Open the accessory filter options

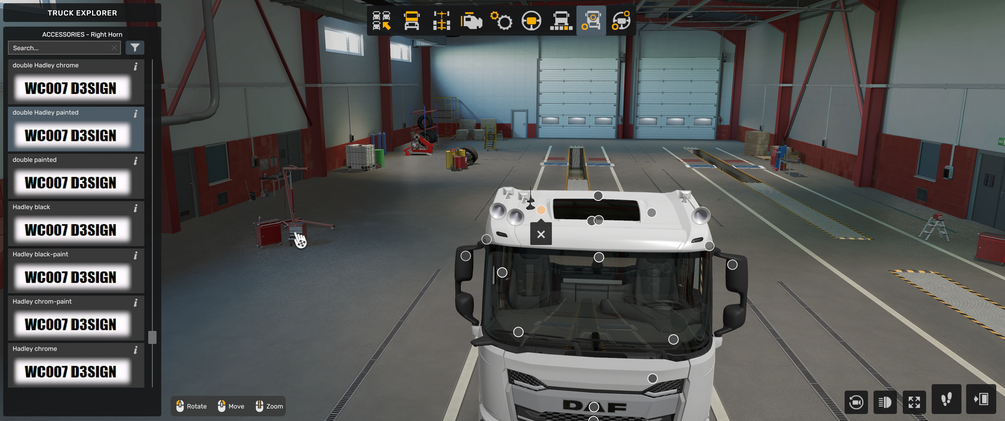pos(136,48)
